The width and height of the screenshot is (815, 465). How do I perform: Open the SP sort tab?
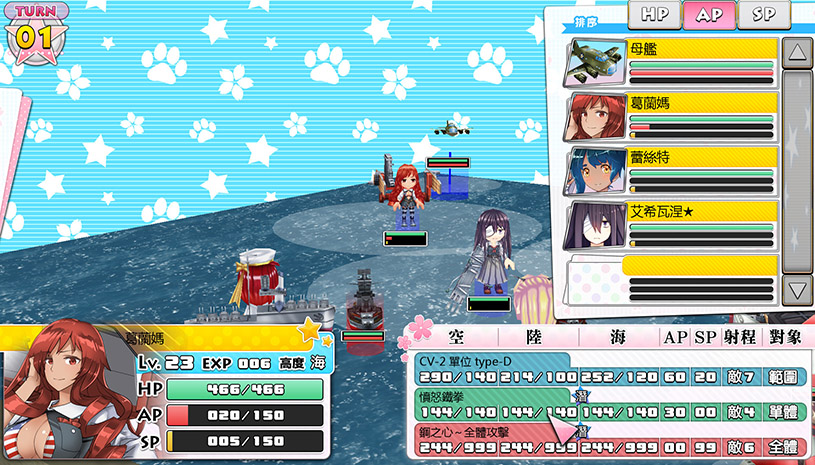(x=763, y=14)
